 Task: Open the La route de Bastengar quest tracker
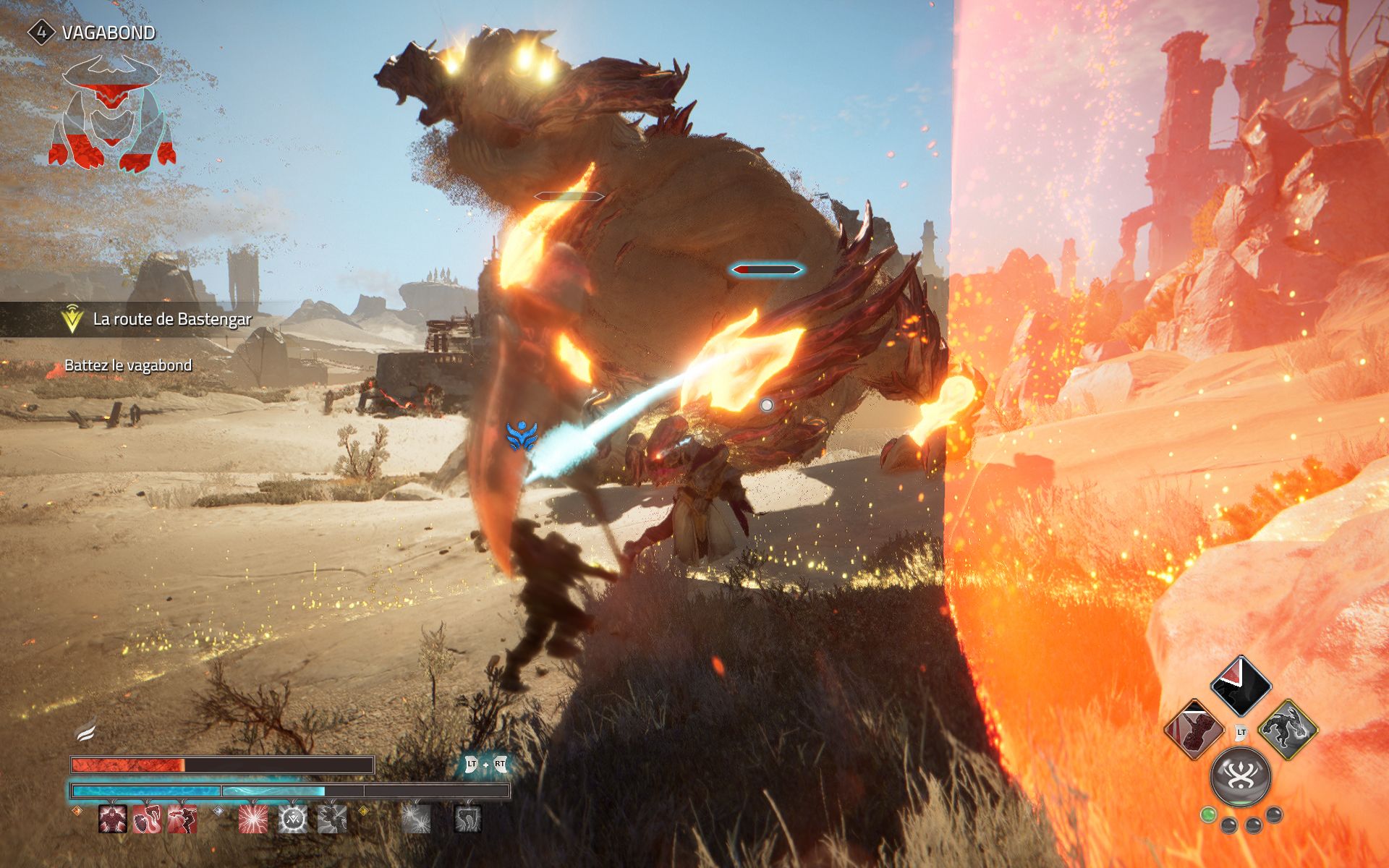coord(171,319)
